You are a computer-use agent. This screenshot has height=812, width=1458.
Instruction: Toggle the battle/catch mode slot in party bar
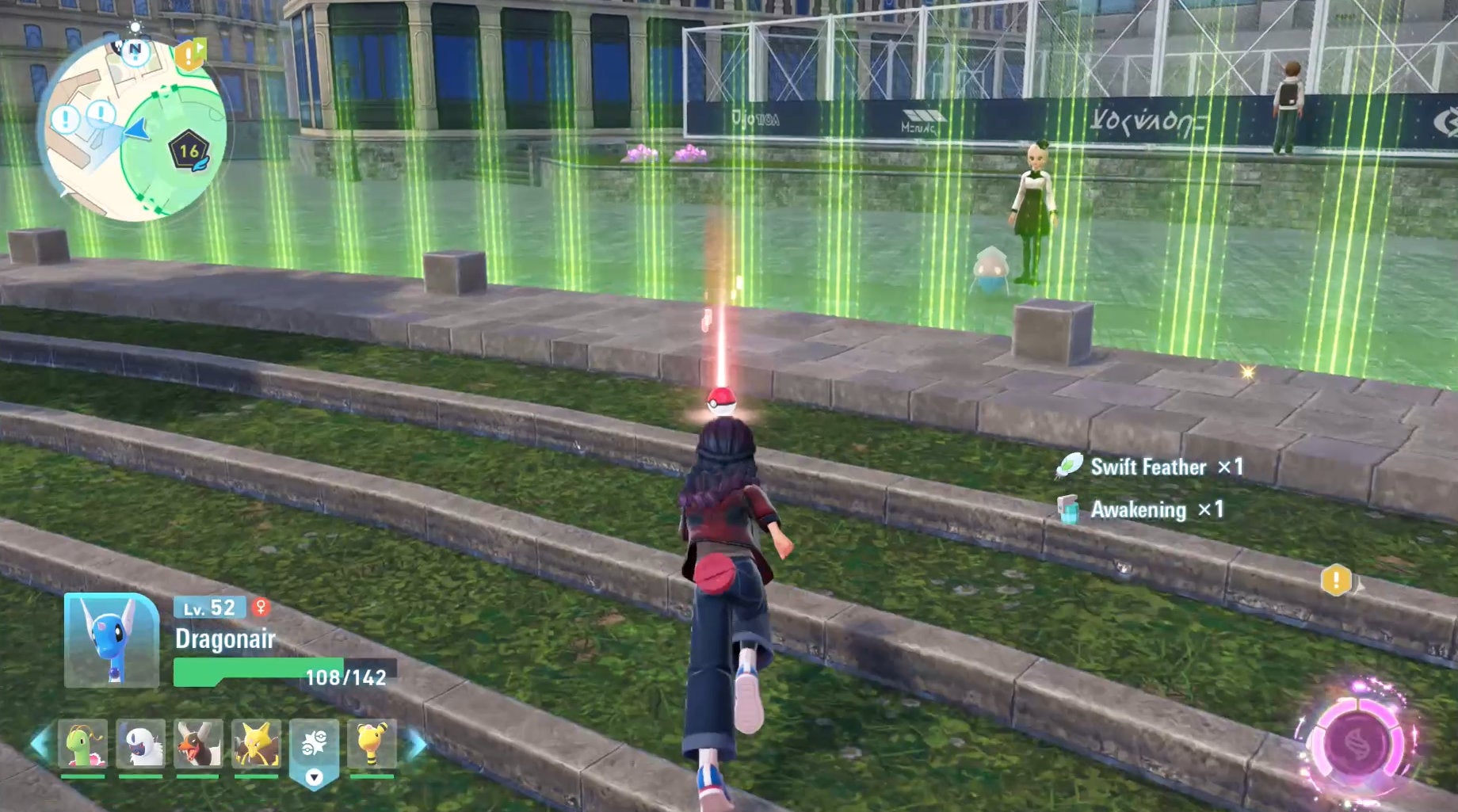(313, 743)
